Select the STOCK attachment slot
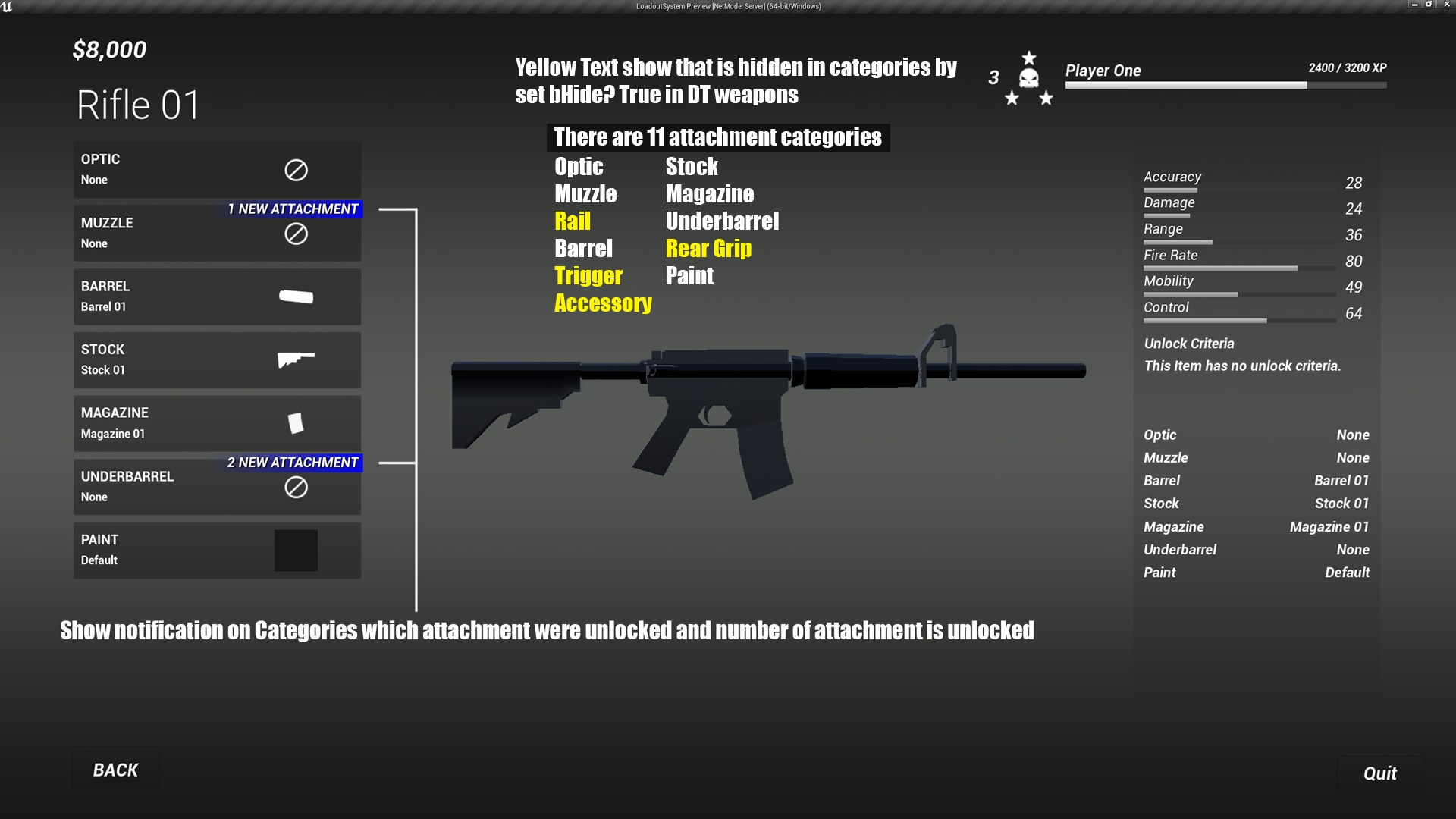Image resolution: width=1456 pixels, height=819 pixels. point(217,360)
